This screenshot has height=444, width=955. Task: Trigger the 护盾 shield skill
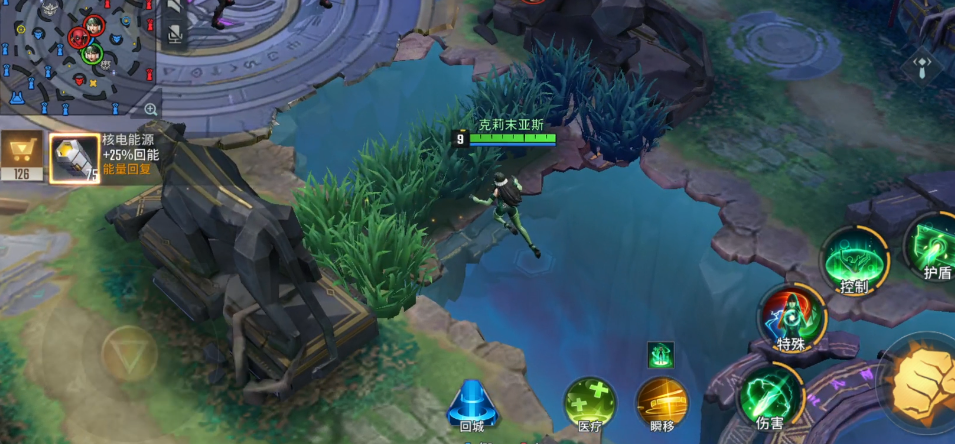point(933,248)
